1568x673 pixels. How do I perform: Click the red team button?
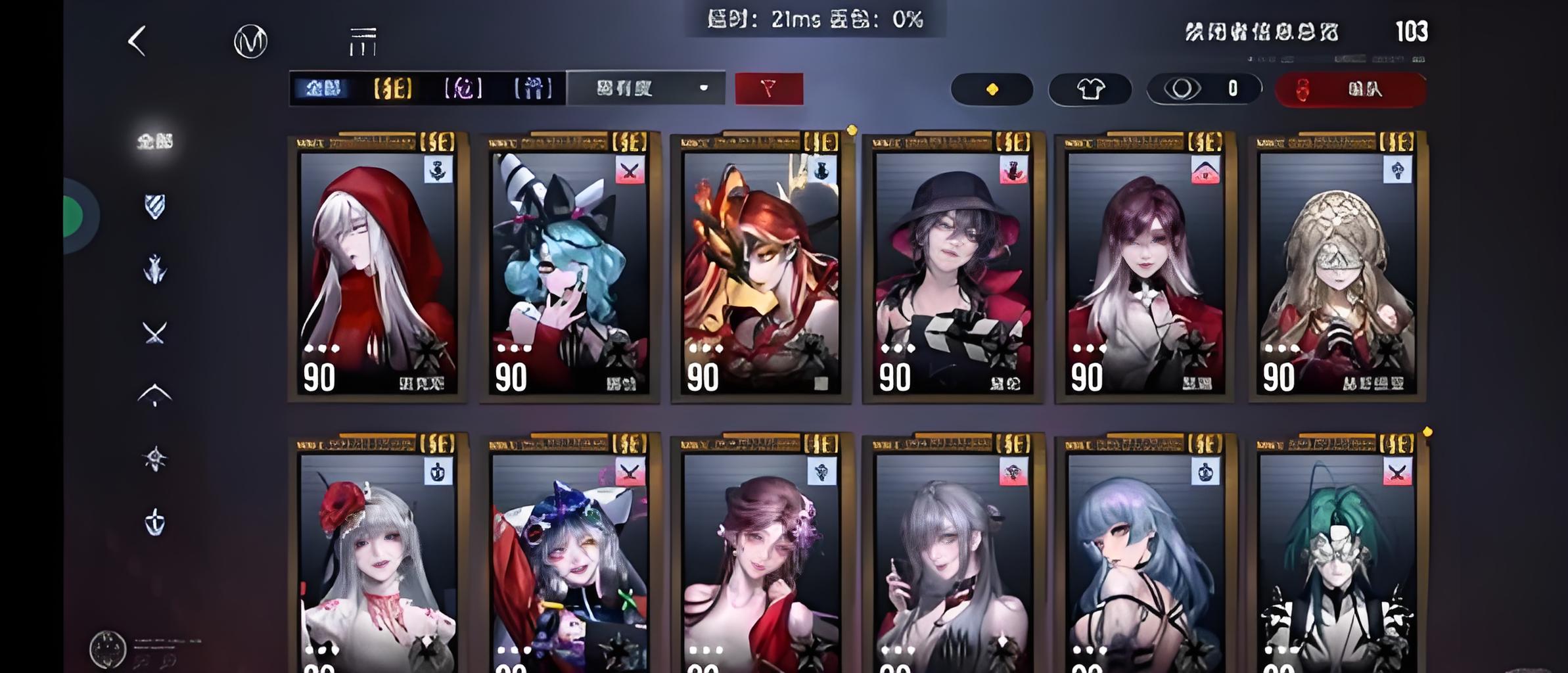coord(1350,89)
